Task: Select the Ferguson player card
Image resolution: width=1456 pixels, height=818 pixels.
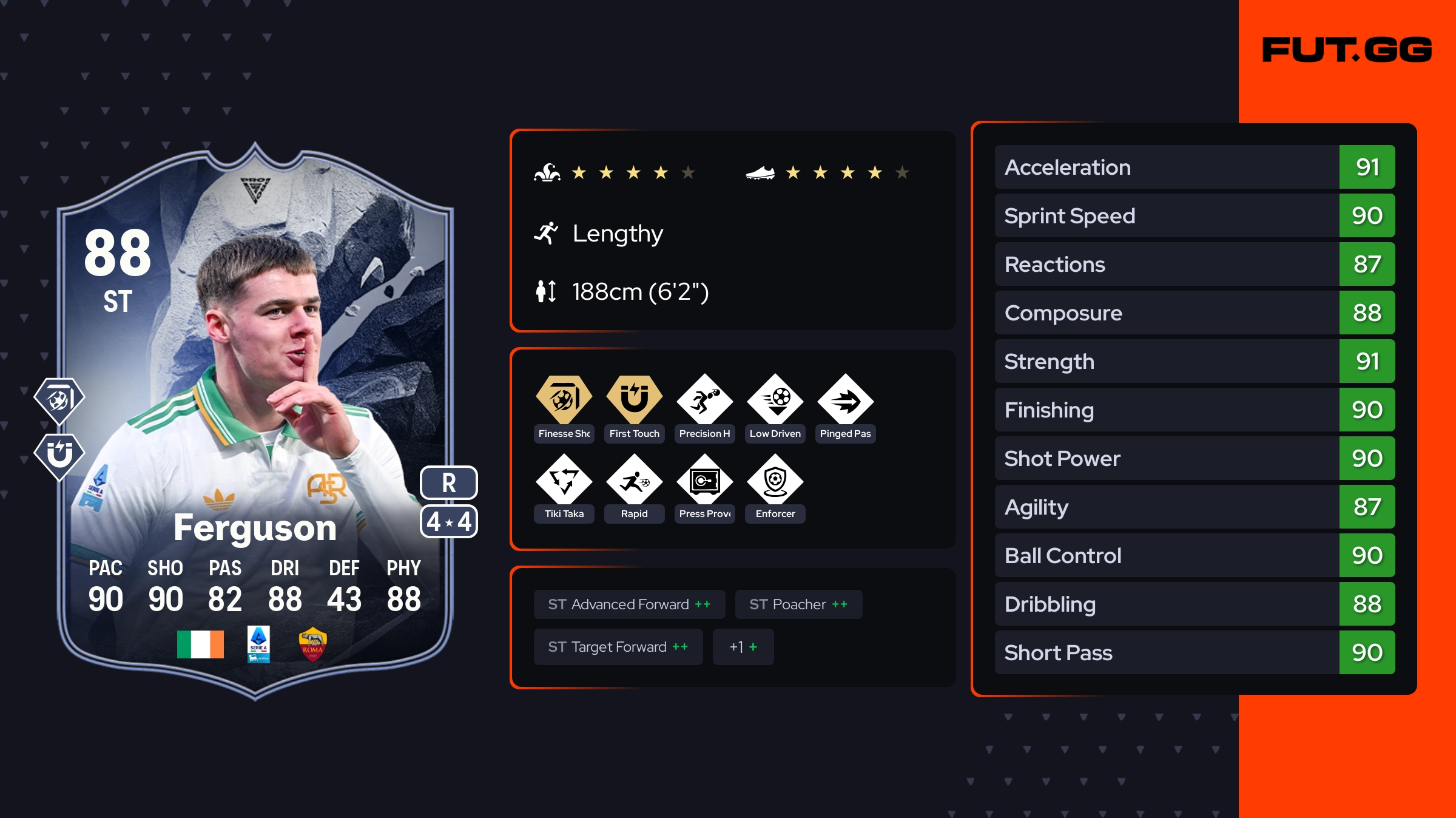Action: (255, 419)
